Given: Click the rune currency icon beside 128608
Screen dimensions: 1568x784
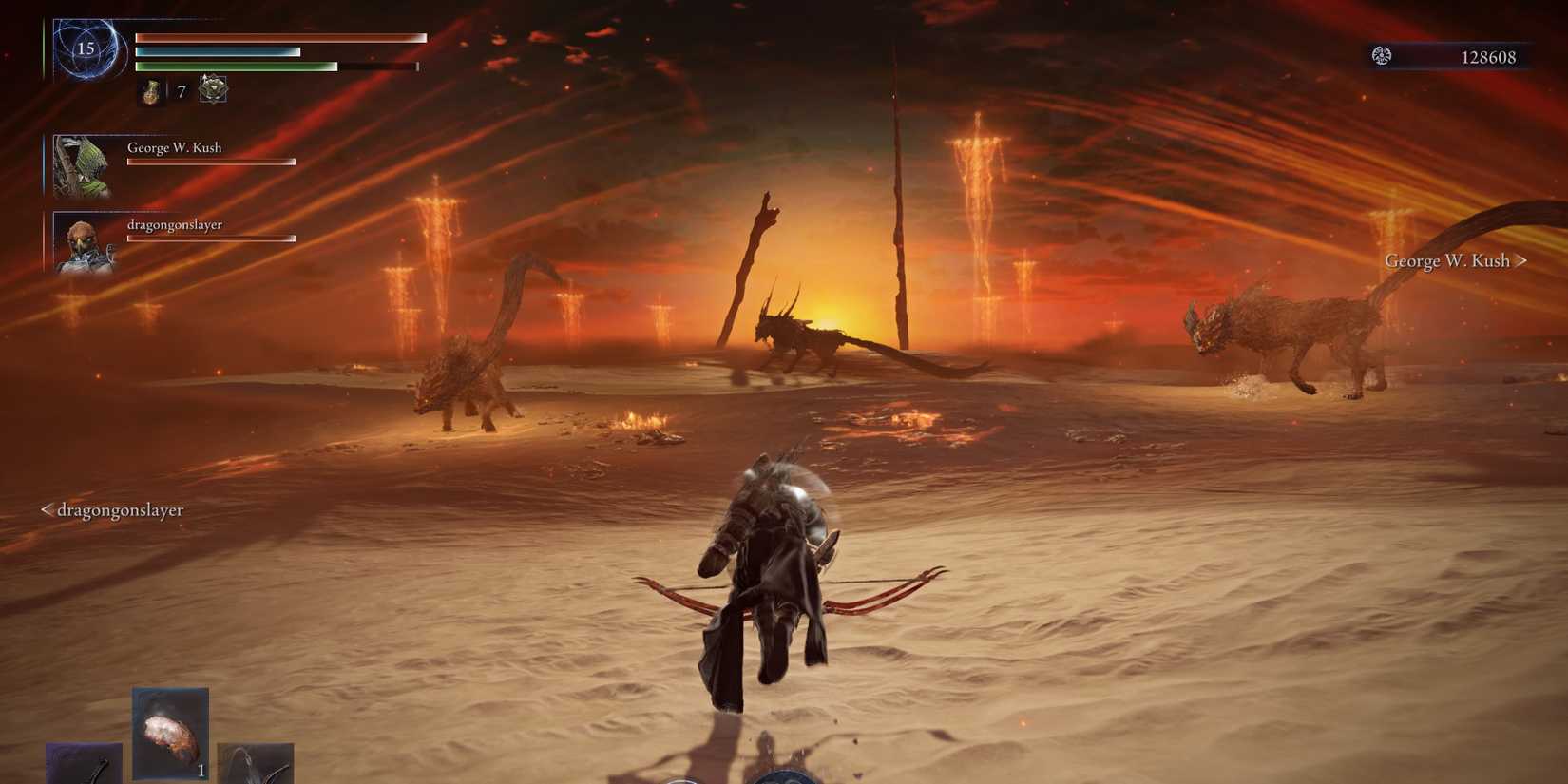Looking at the screenshot, I should click(1383, 55).
